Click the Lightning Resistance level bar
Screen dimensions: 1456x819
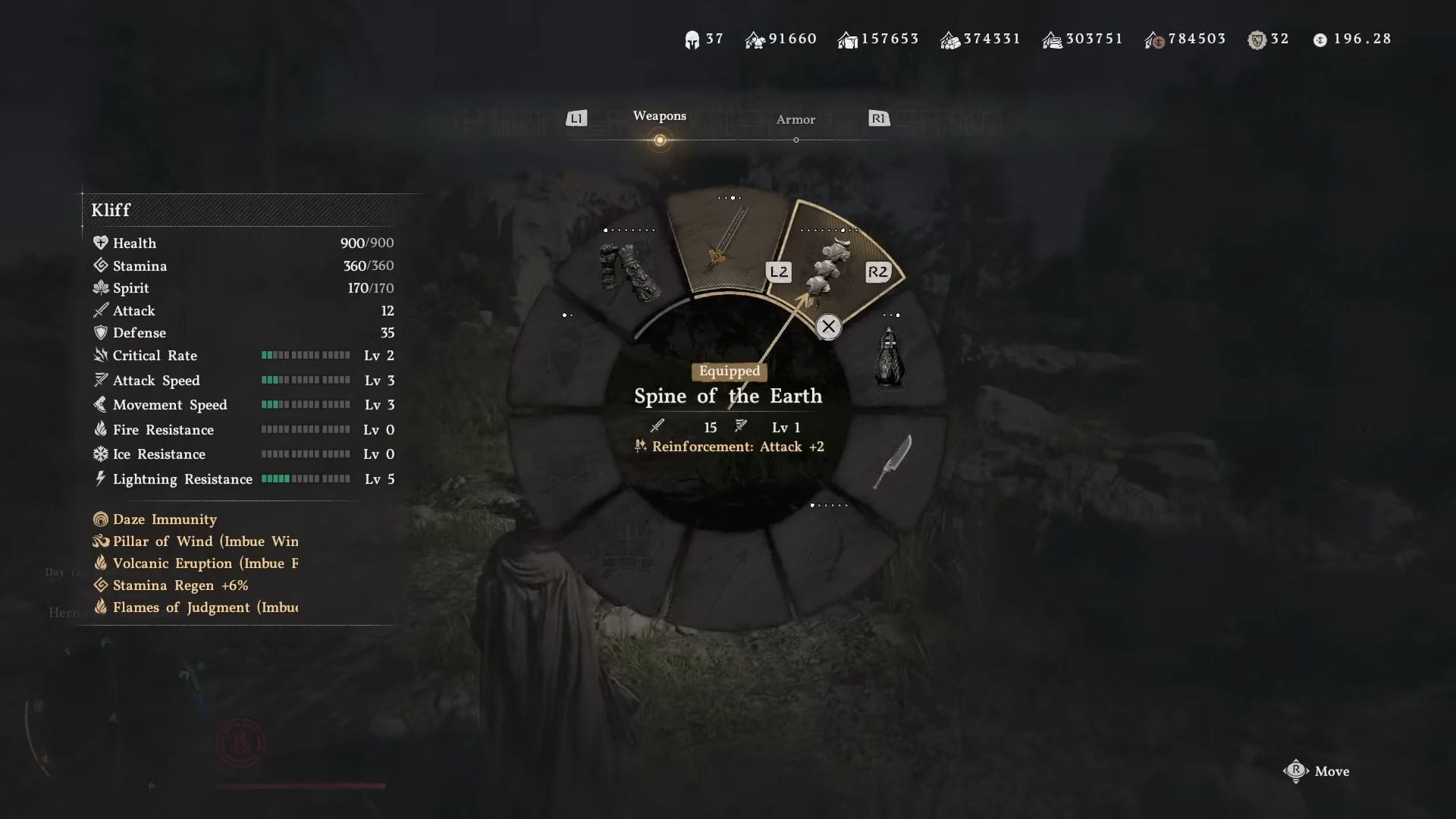tap(306, 479)
